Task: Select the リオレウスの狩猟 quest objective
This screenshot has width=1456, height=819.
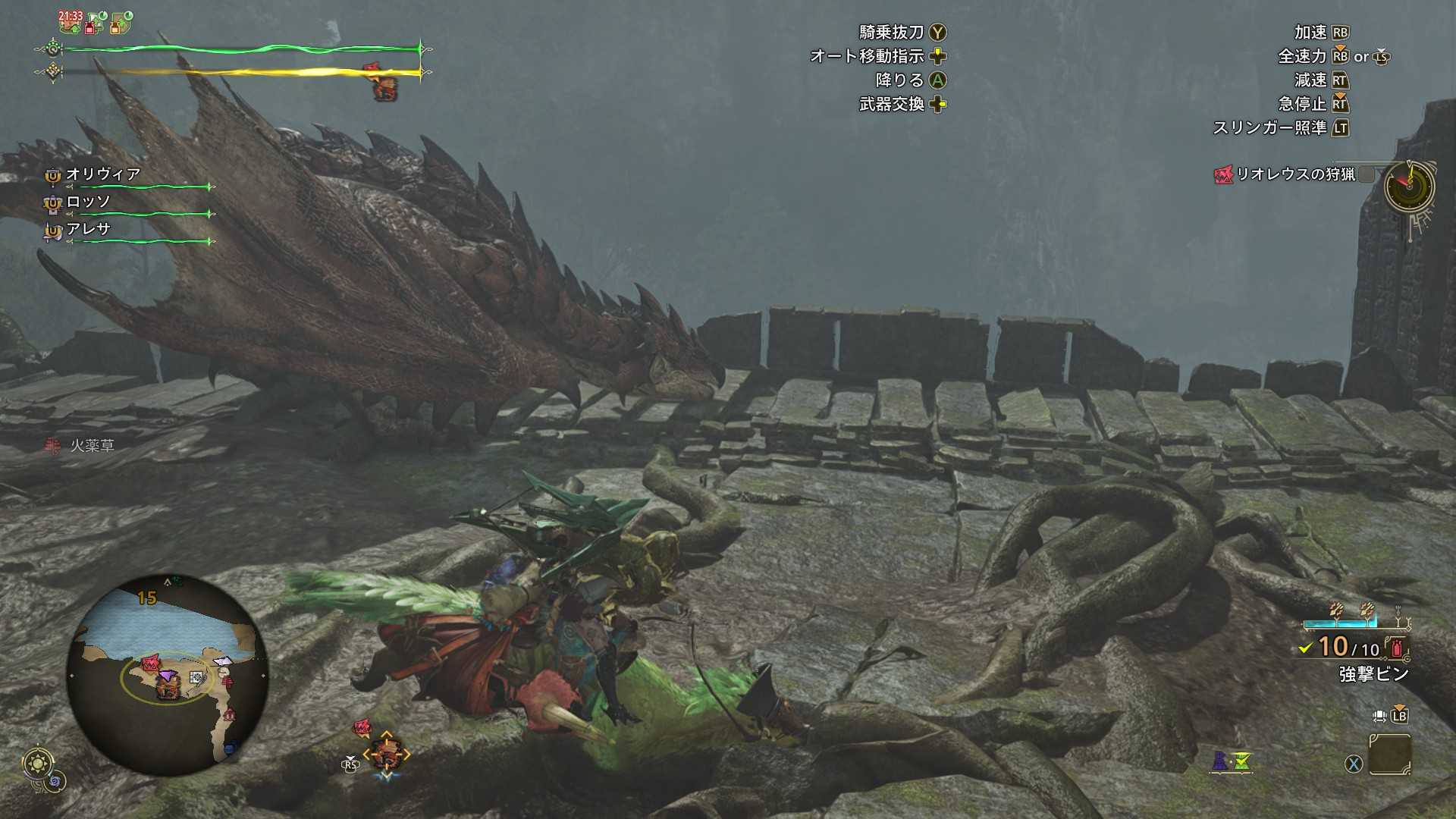Action: 1294,174
